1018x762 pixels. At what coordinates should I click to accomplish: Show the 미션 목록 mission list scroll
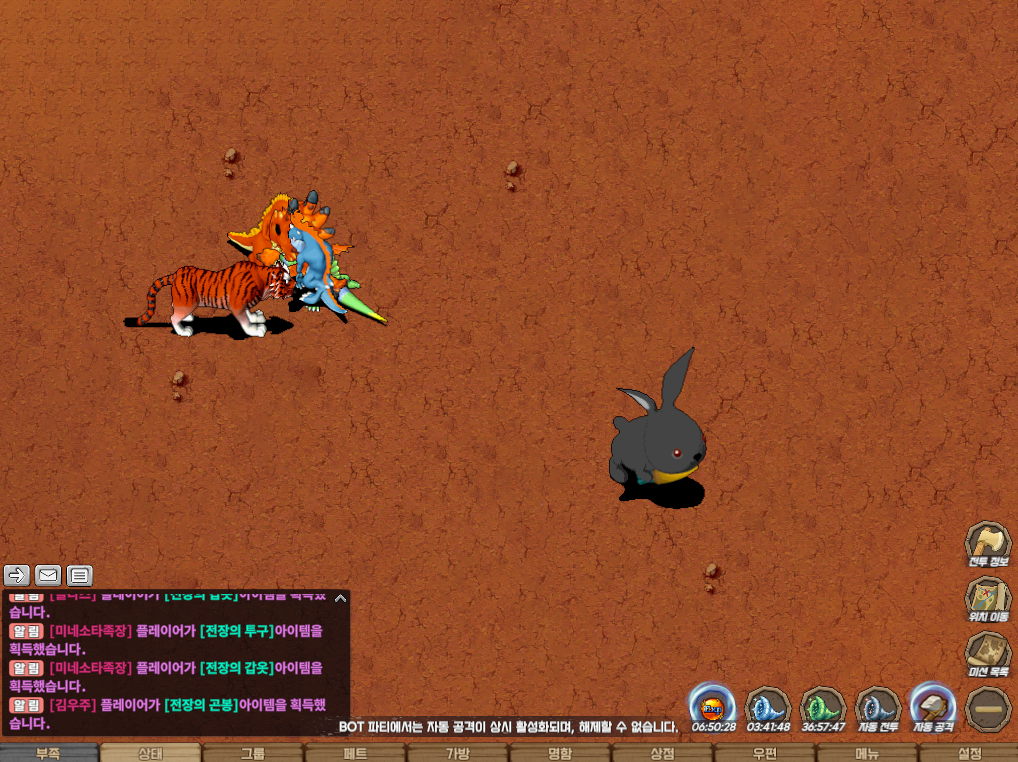[x=988, y=654]
